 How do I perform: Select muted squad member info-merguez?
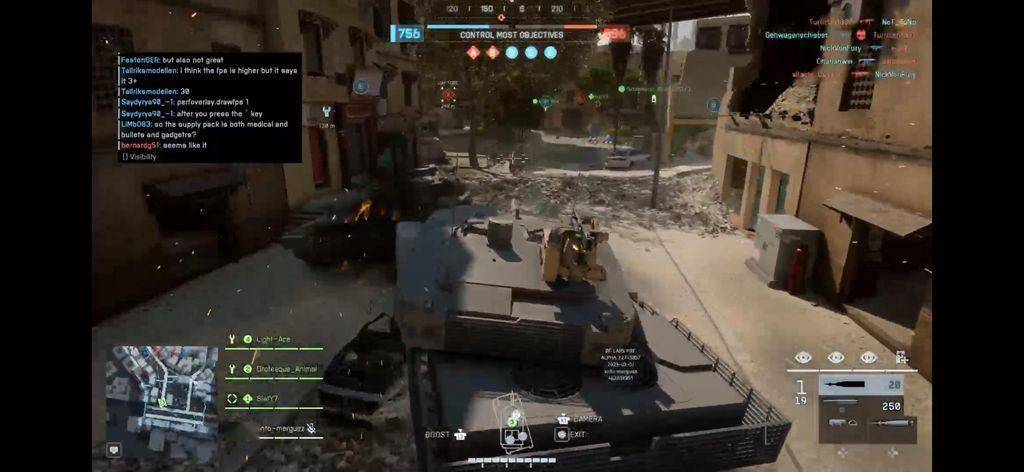287,428
